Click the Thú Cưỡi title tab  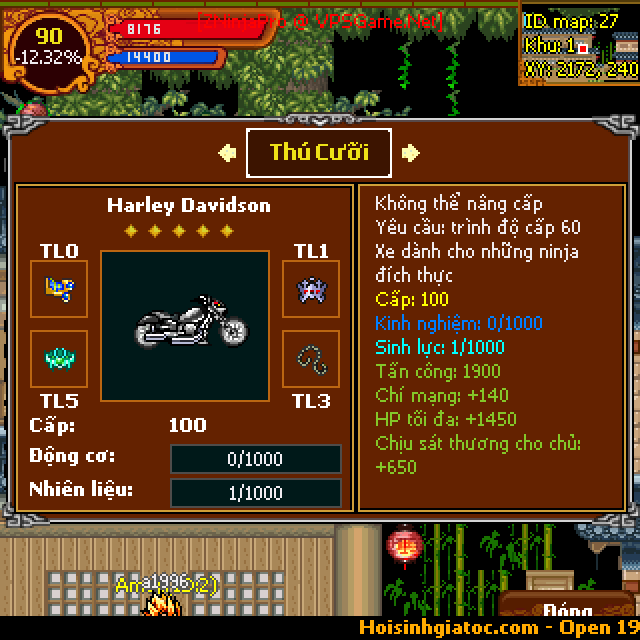pos(319,152)
